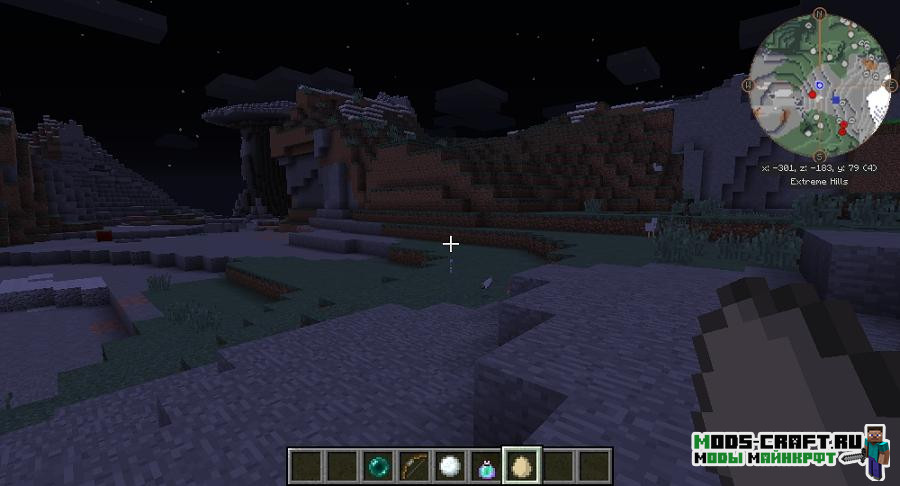
Task: Click the south S compass marker
Action: [x=819, y=157]
